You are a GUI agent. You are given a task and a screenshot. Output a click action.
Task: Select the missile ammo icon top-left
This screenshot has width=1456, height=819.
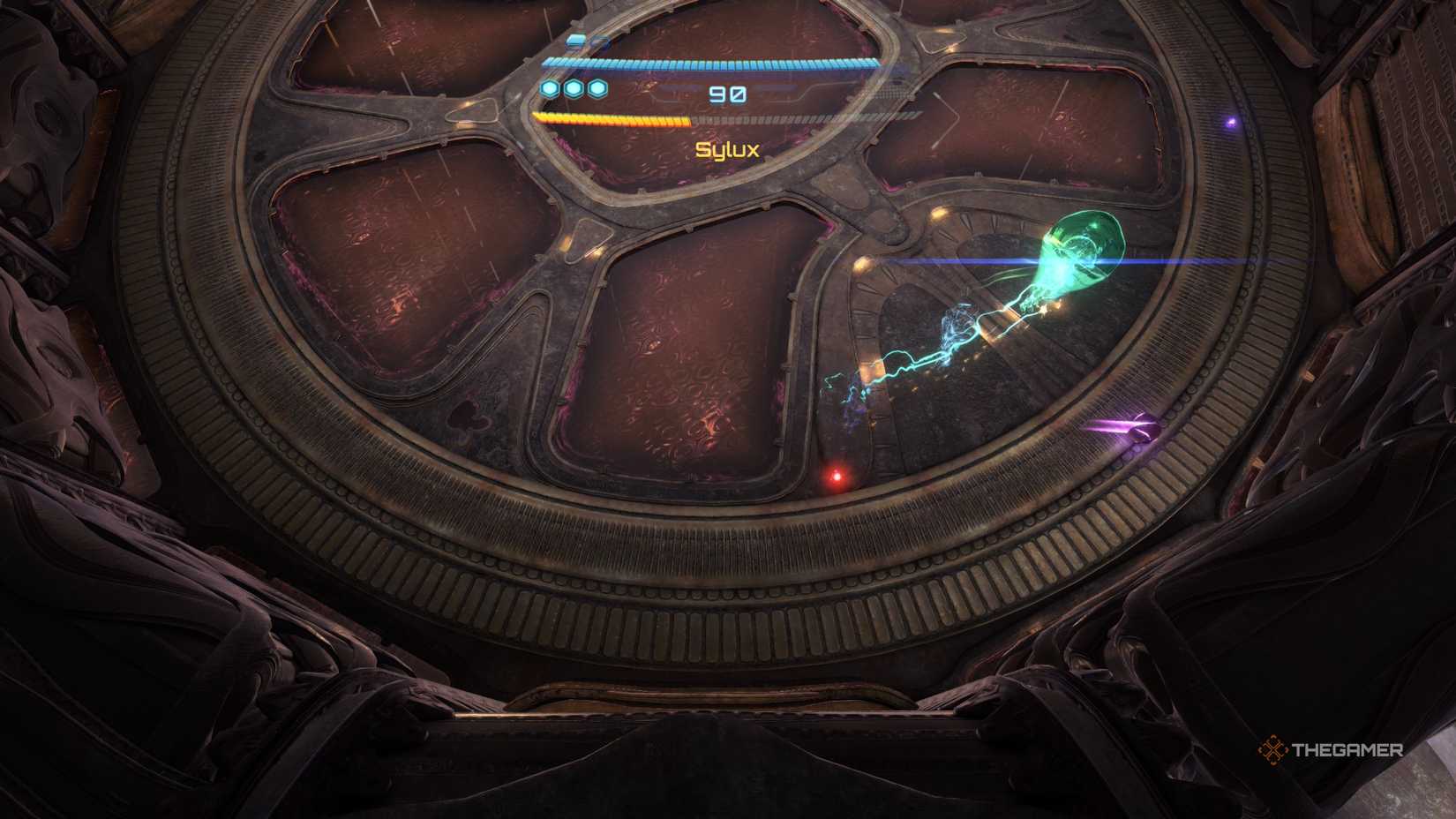(578, 40)
